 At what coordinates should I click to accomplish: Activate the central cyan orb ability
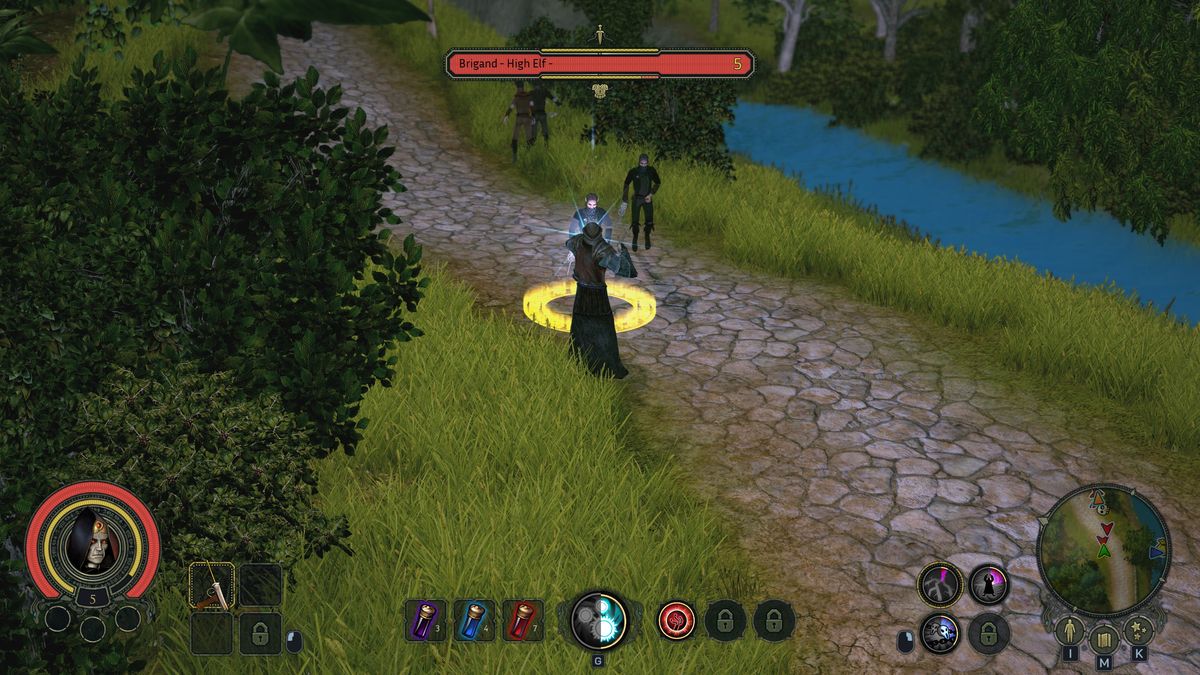tap(599, 621)
